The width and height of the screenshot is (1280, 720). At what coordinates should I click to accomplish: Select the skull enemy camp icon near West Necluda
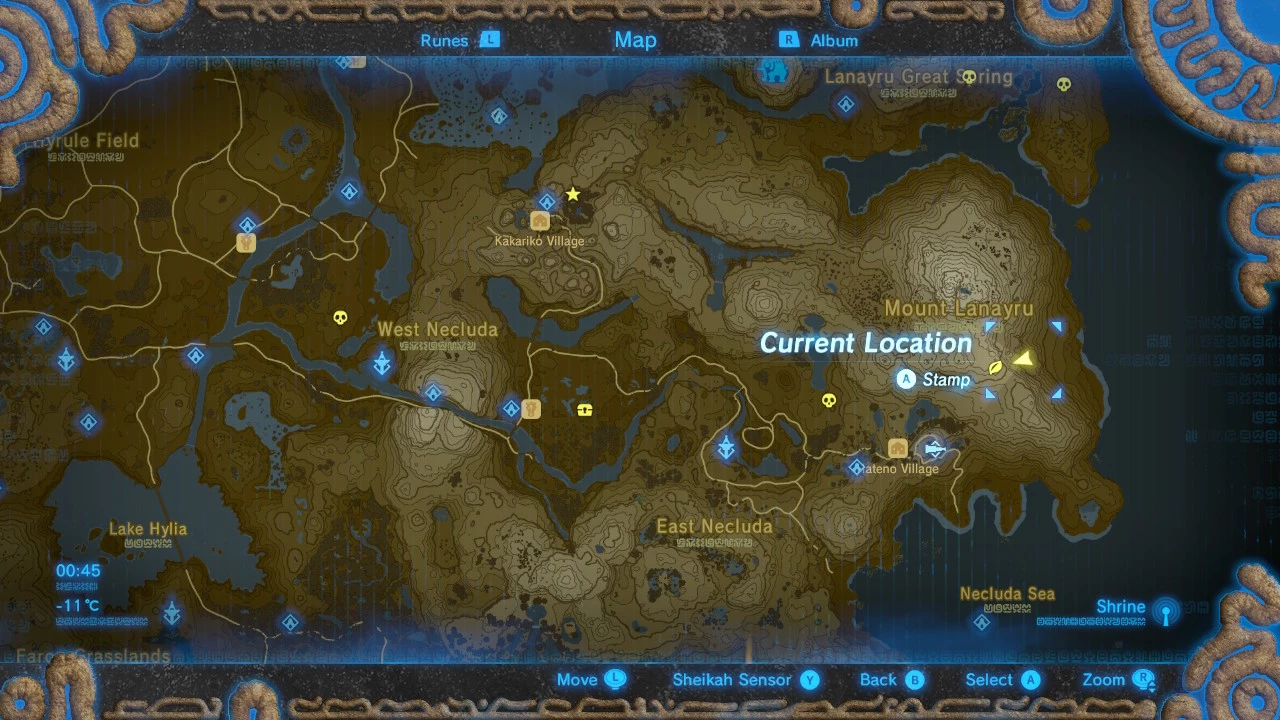[341, 319]
